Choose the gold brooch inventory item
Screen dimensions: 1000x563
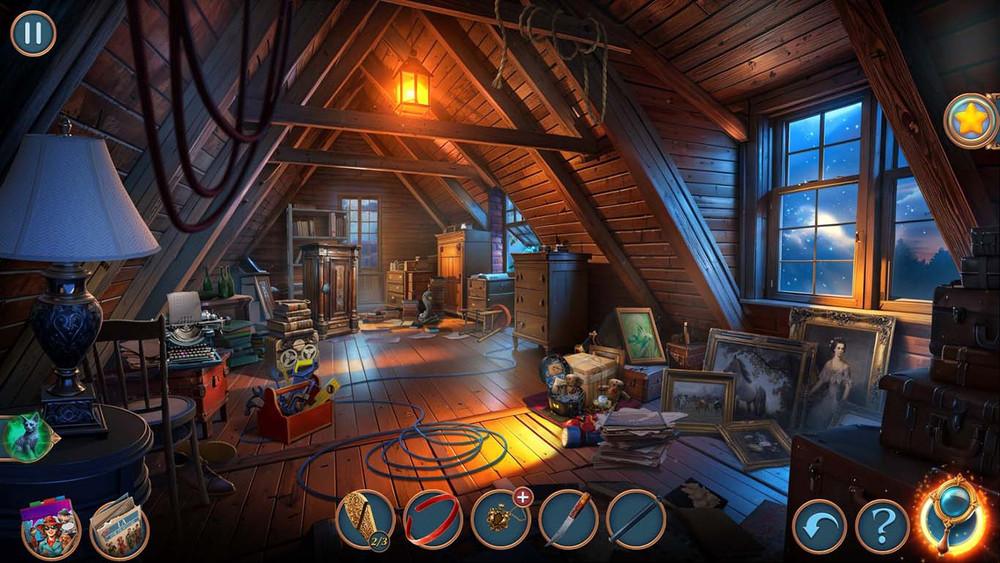(499, 520)
